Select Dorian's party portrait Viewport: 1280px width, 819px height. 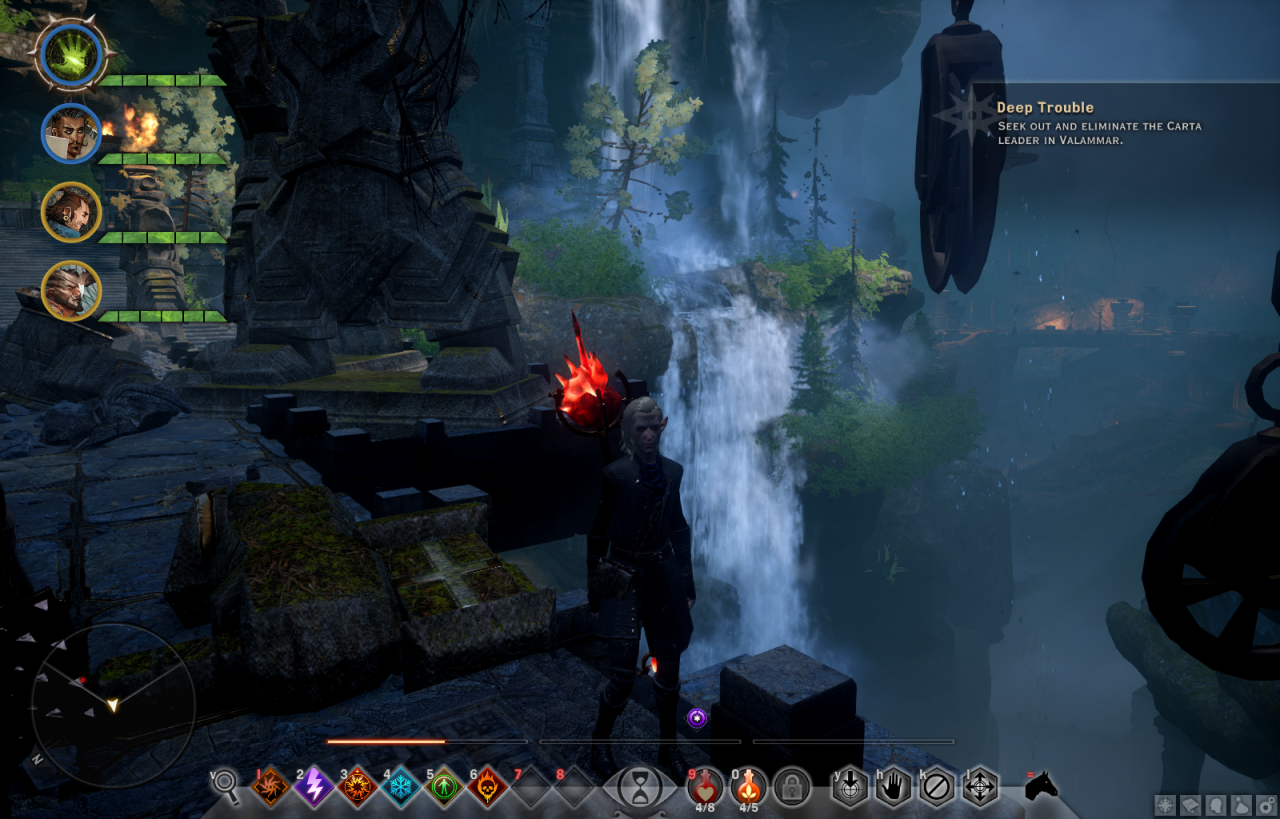pyautogui.click(x=71, y=132)
